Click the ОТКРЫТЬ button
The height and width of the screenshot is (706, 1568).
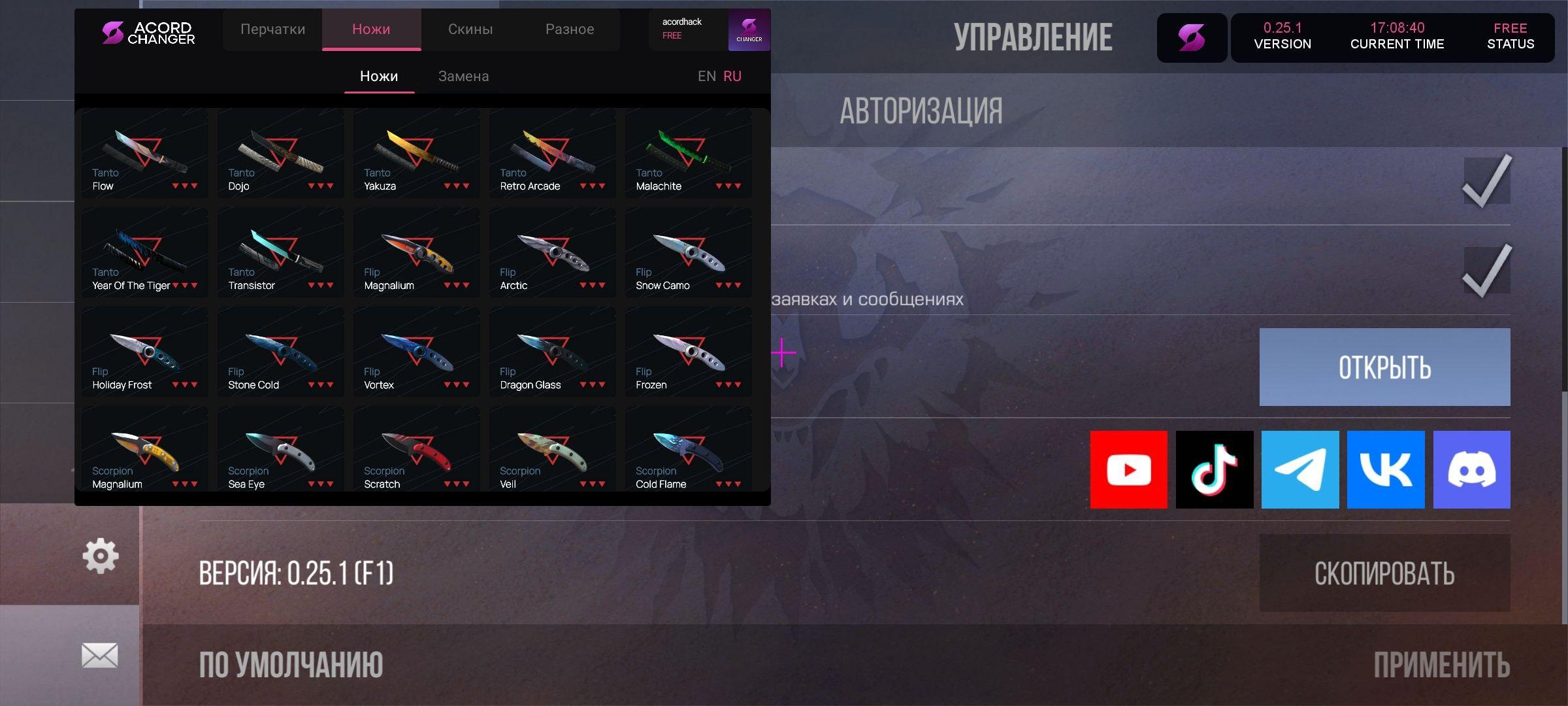(x=1384, y=366)
